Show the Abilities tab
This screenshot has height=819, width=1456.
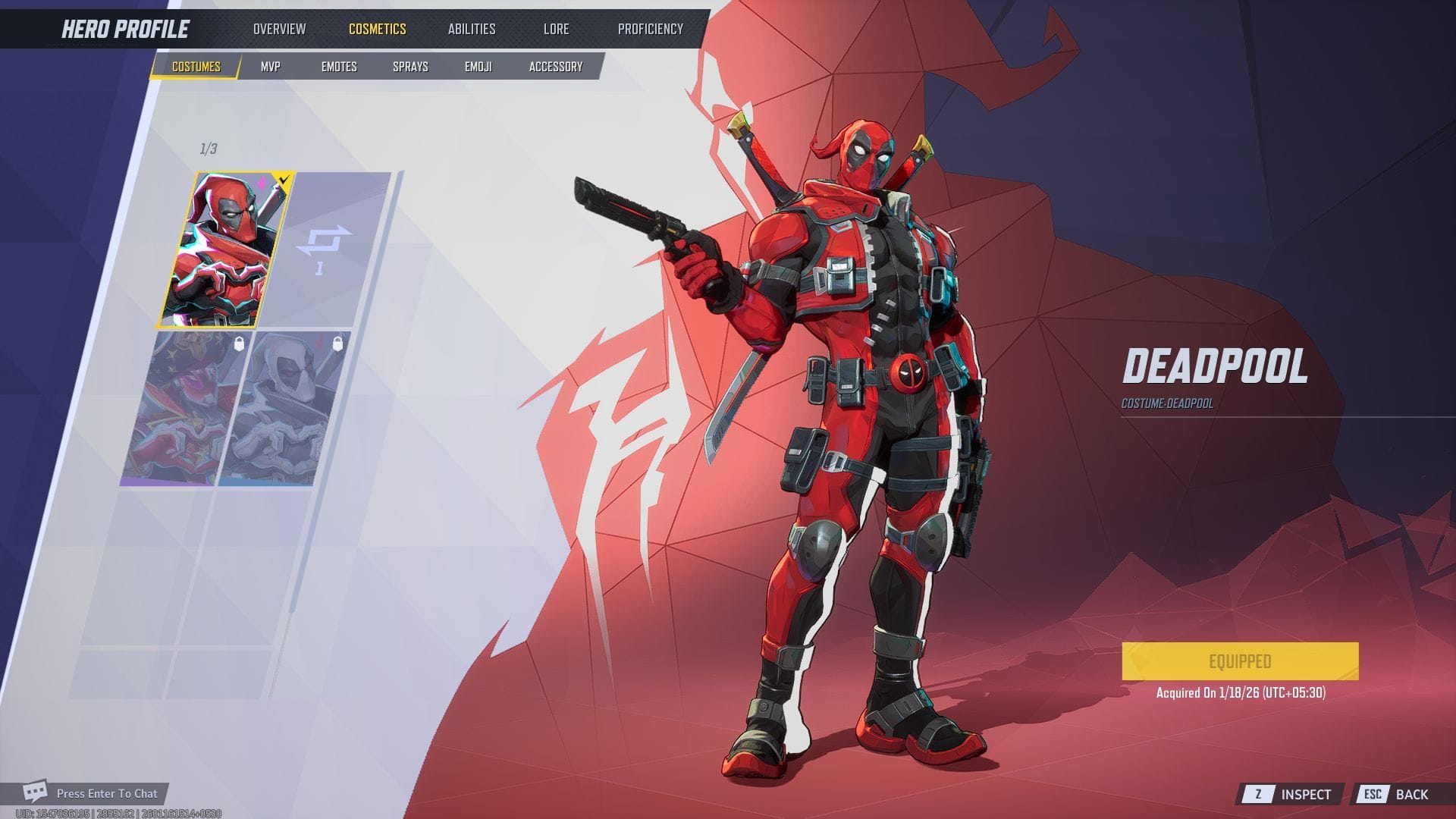[471, 29]
